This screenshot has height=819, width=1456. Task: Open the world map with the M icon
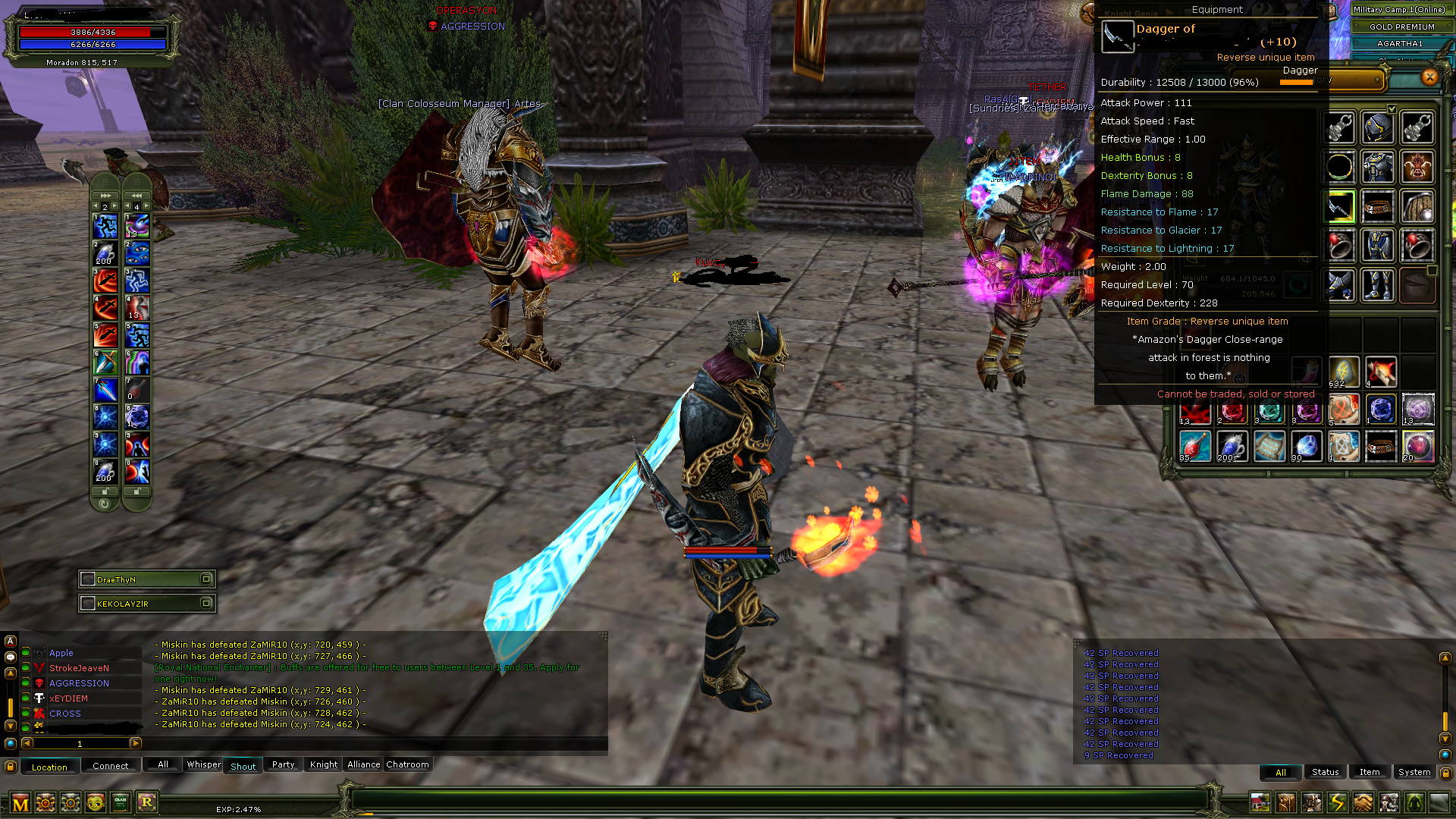point(20,802)
